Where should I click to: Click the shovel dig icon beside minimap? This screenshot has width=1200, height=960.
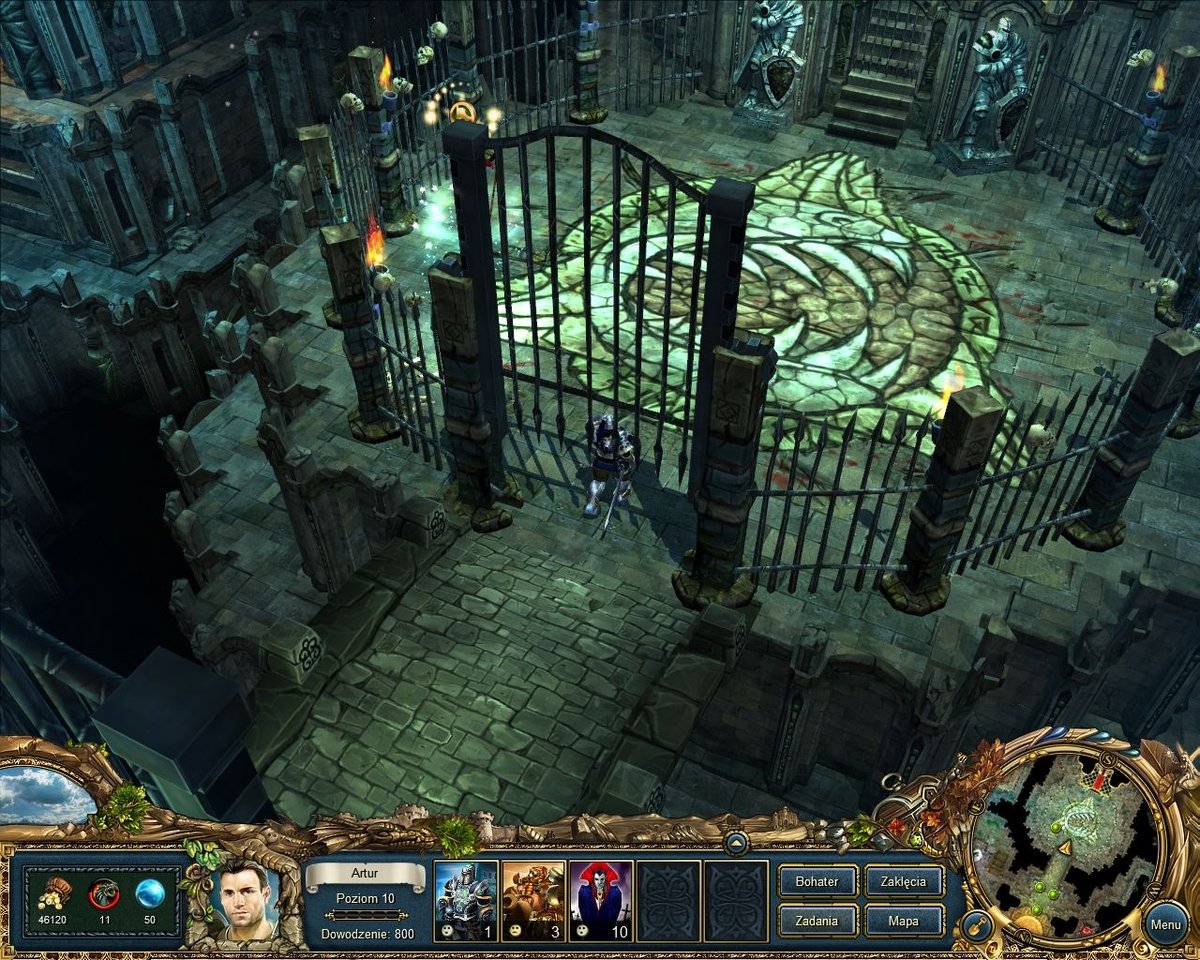(x=977, y=927)
